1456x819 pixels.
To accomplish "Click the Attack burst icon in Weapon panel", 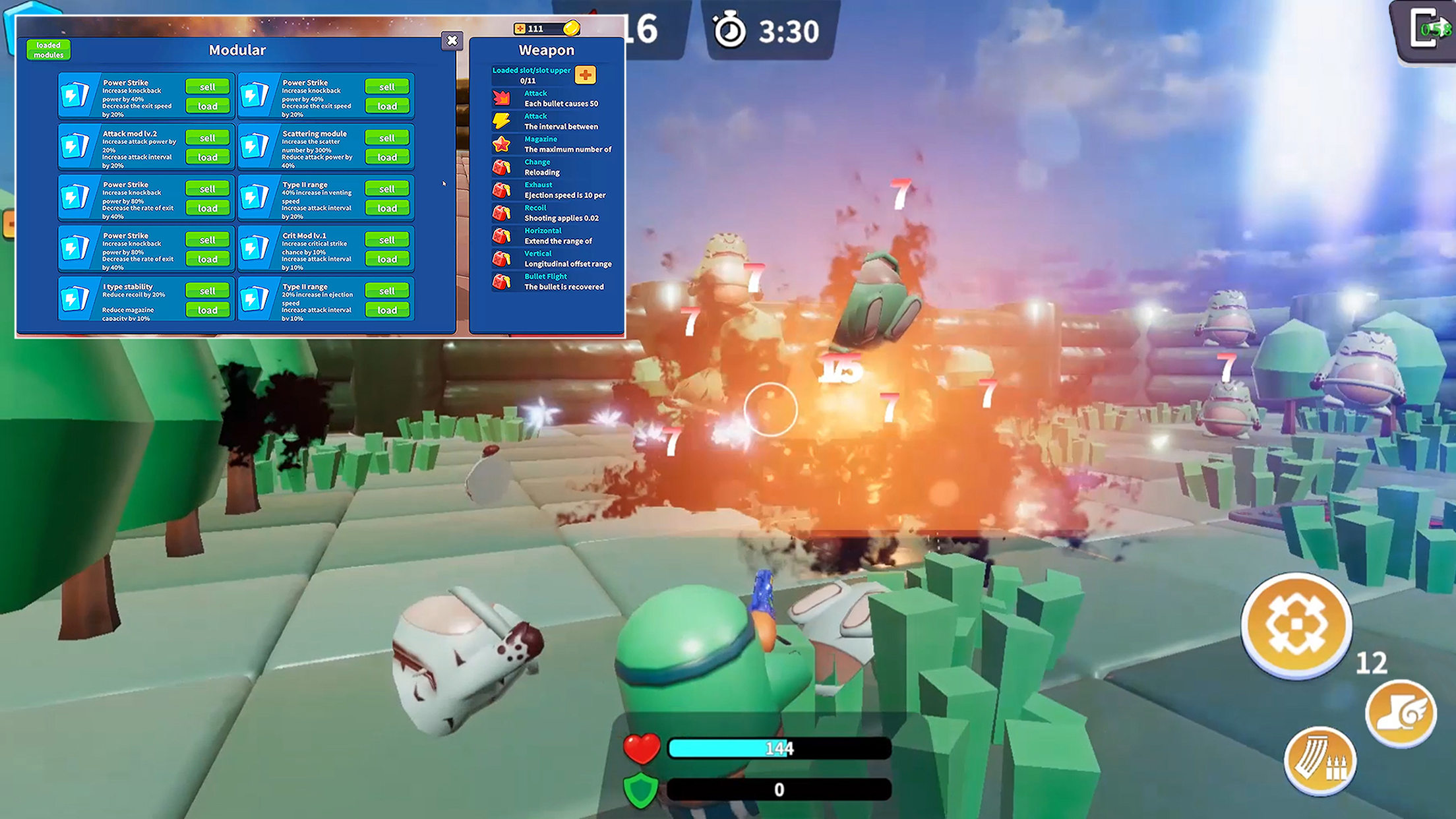I will tap(502, 98).
